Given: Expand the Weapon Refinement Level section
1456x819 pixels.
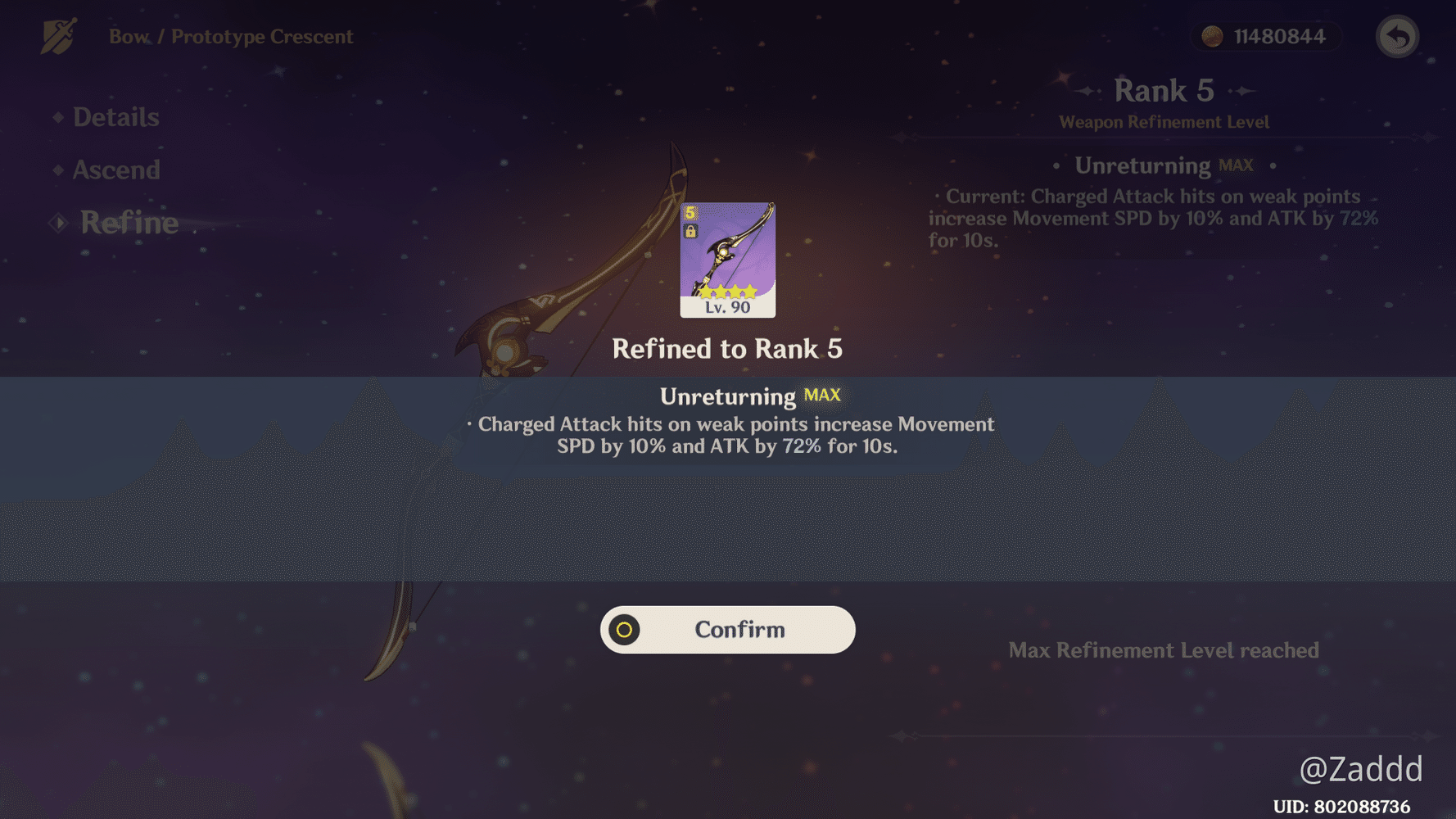Looking at the screenshot, I should pos(1164,121).
